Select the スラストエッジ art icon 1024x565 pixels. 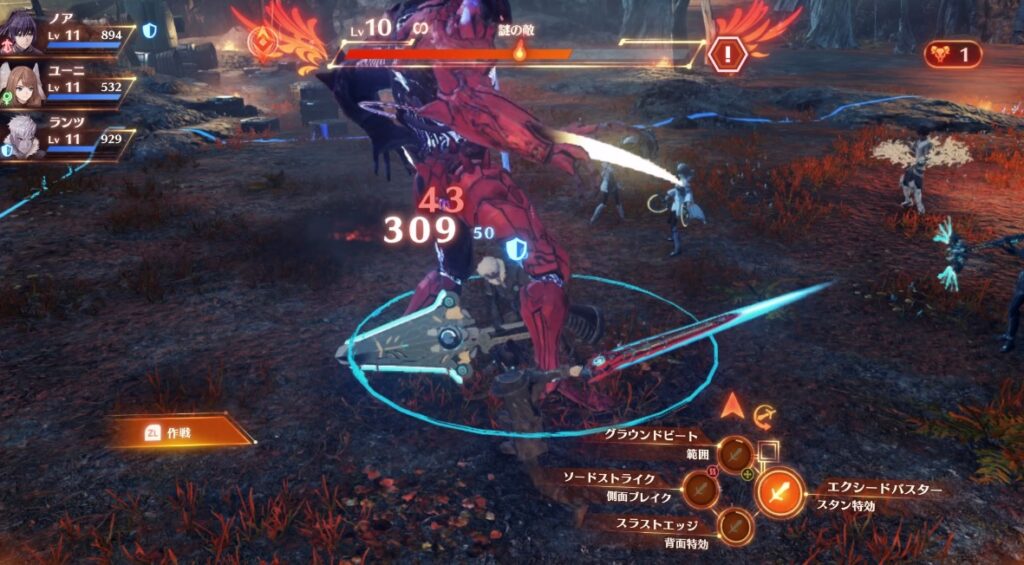tap(736, 525)
